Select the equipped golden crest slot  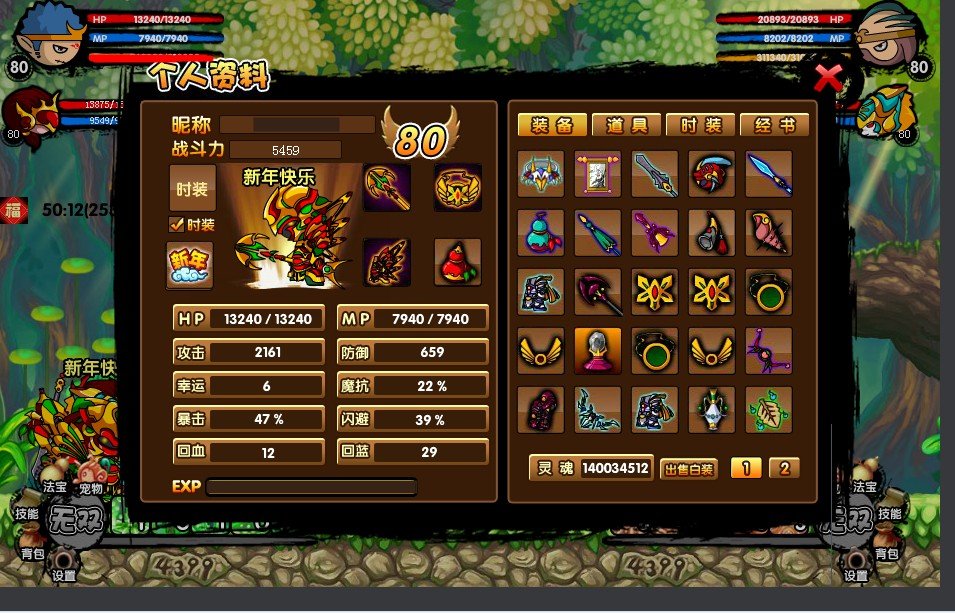tap(457, 188)
